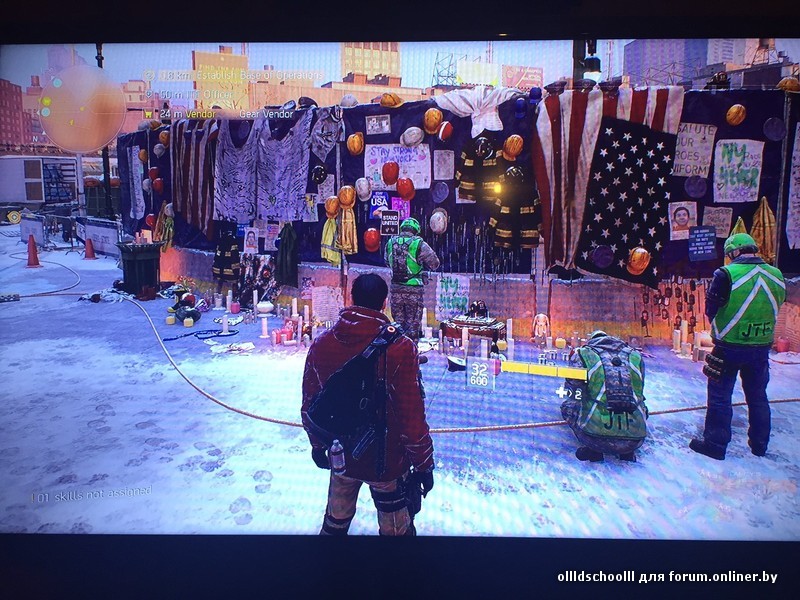Open the skills not assigned notification

(93, 493)
